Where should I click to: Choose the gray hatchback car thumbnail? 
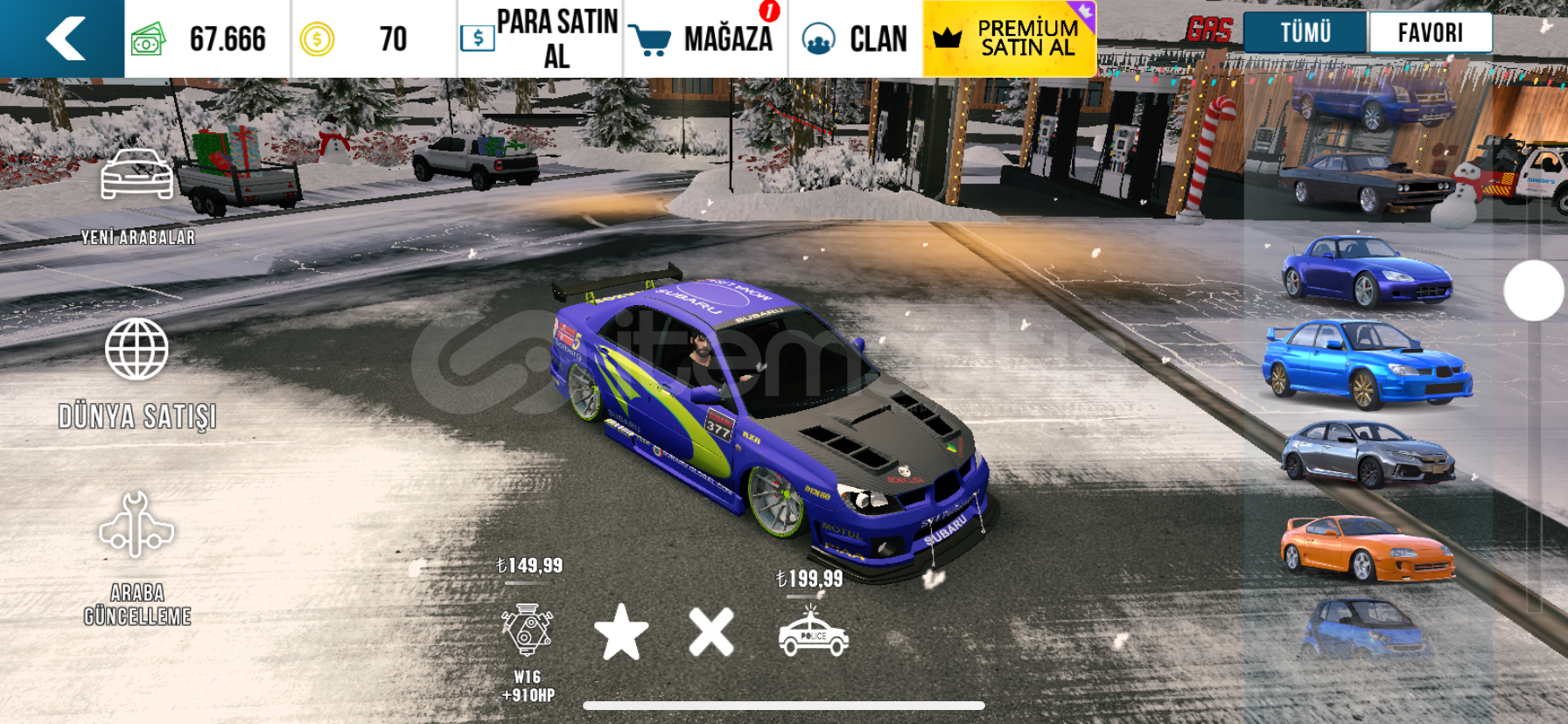pyautogui.click(x=1367, y=455)
